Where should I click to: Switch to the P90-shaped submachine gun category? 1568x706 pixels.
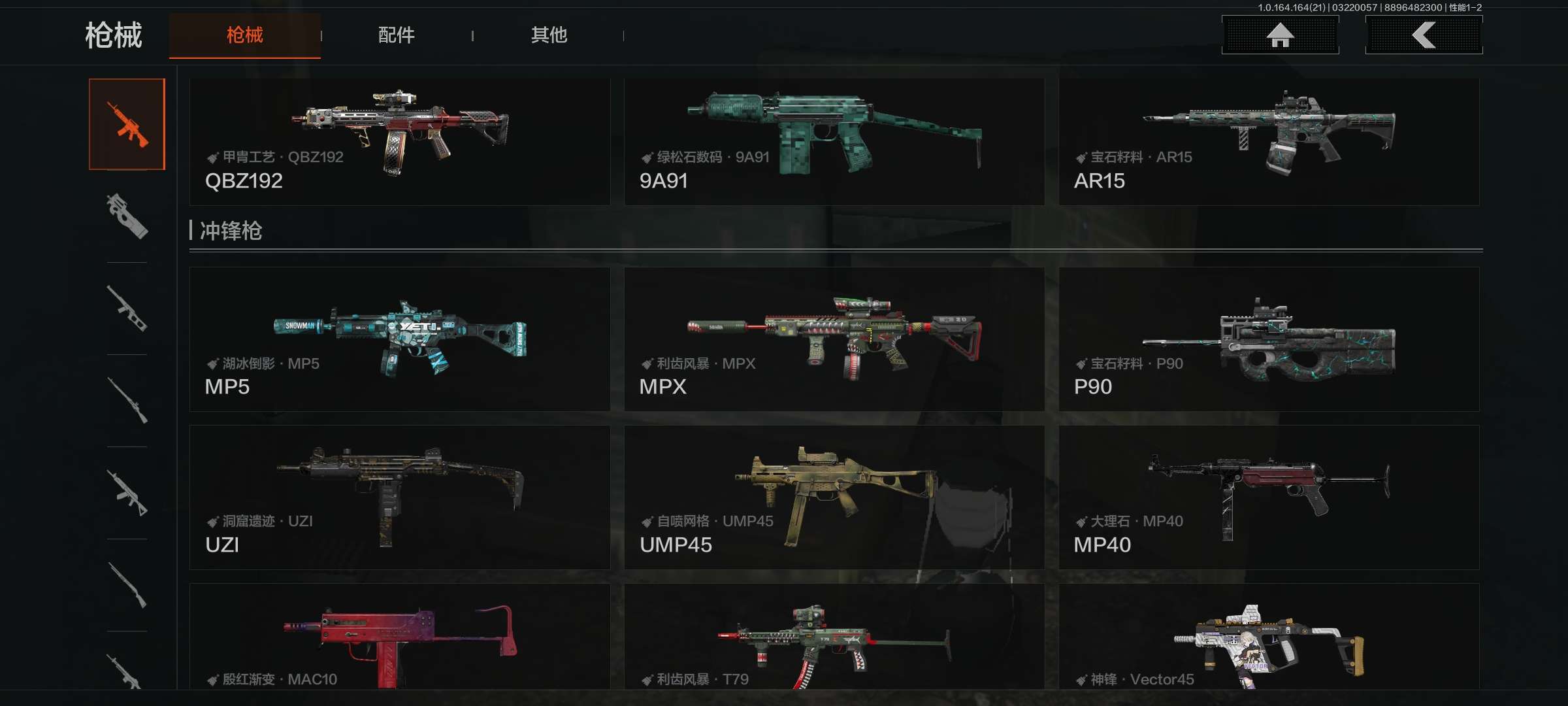click(127, 216)
